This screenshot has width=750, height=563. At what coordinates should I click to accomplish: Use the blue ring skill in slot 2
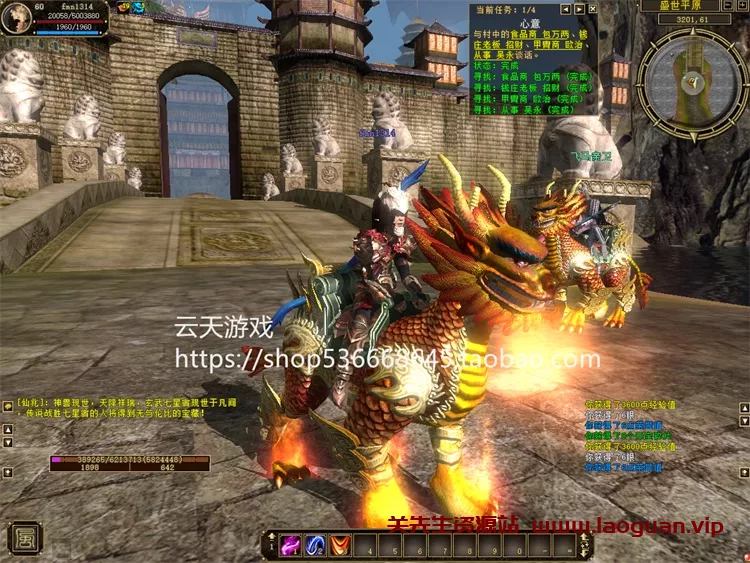[316, 546]
